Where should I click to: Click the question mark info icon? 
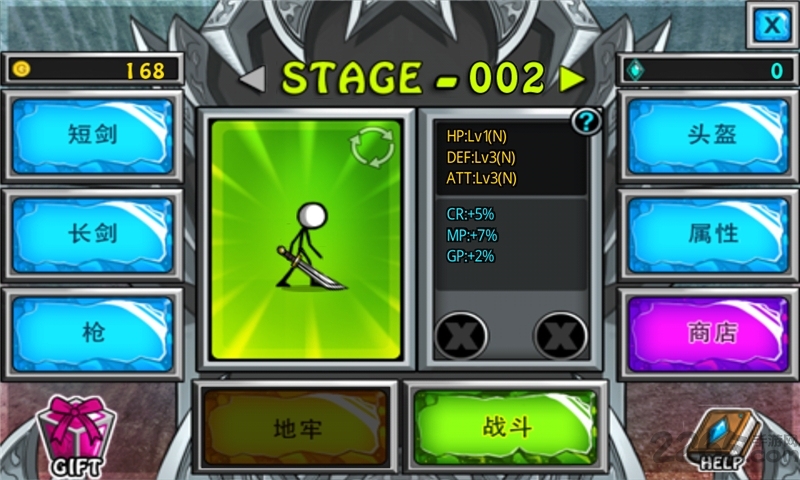pyautogui.click(x=586, y=122)
